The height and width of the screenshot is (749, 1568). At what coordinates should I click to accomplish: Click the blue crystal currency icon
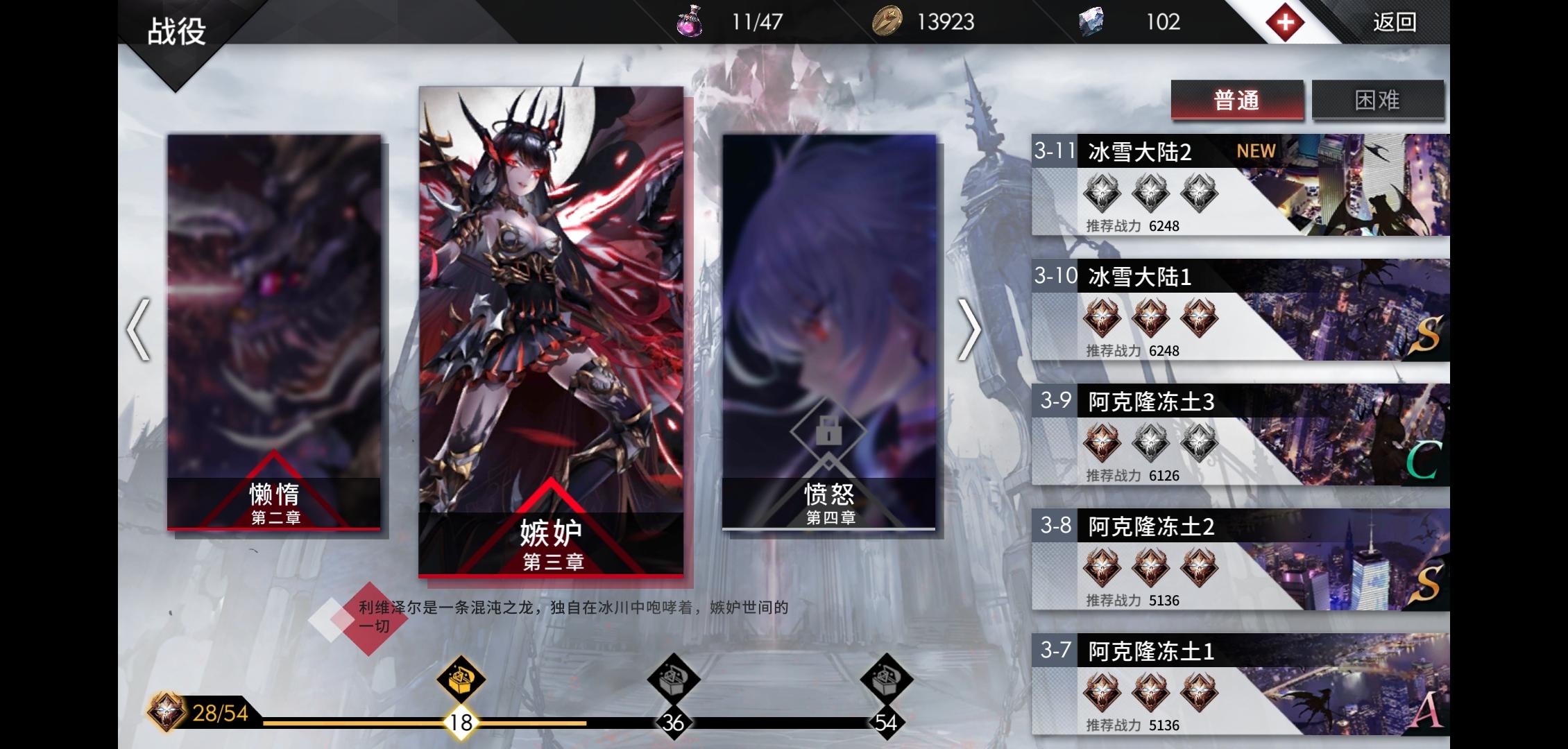click(1091, 21)
